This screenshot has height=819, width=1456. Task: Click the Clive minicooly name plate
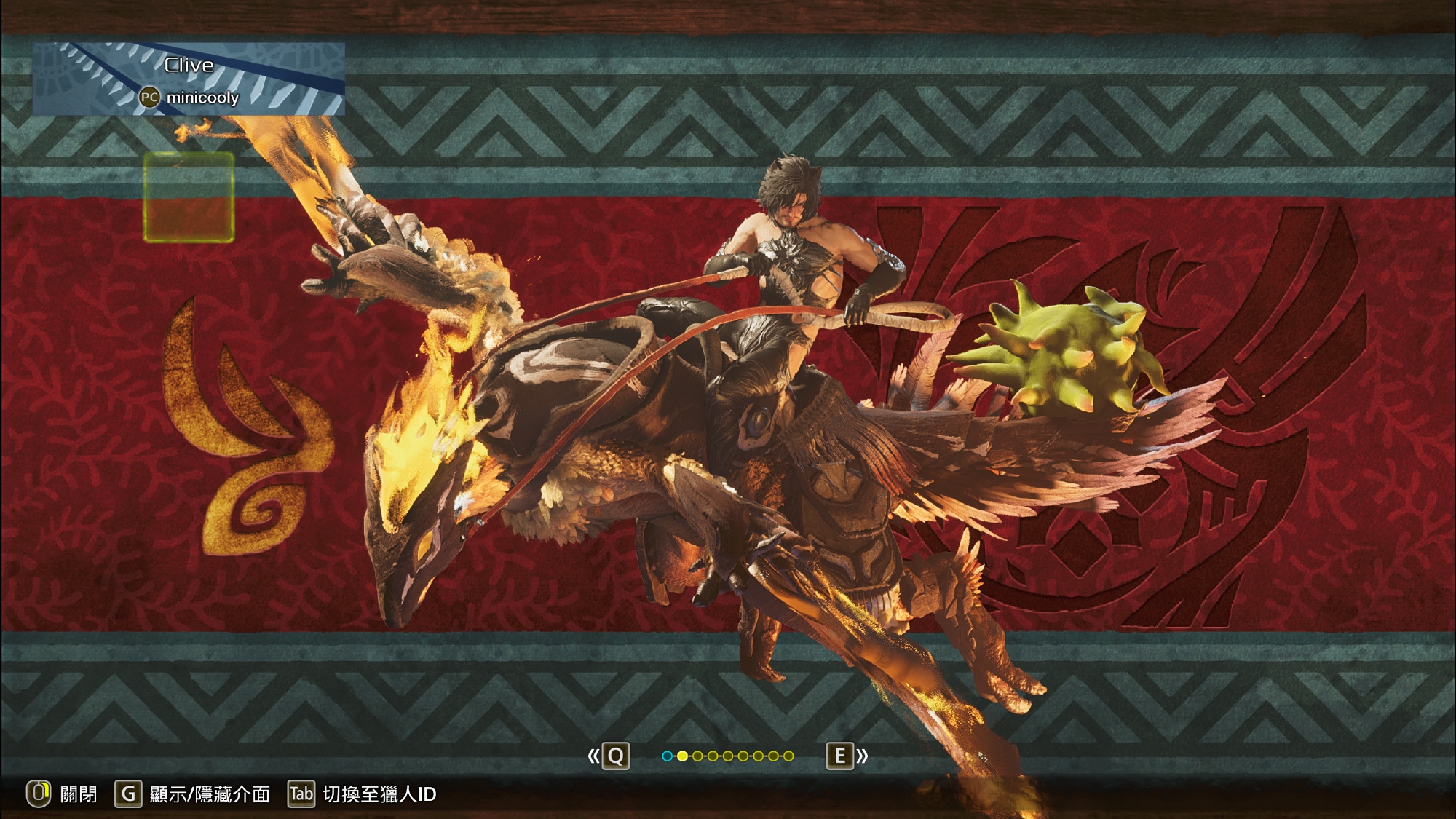coord(189,79)
